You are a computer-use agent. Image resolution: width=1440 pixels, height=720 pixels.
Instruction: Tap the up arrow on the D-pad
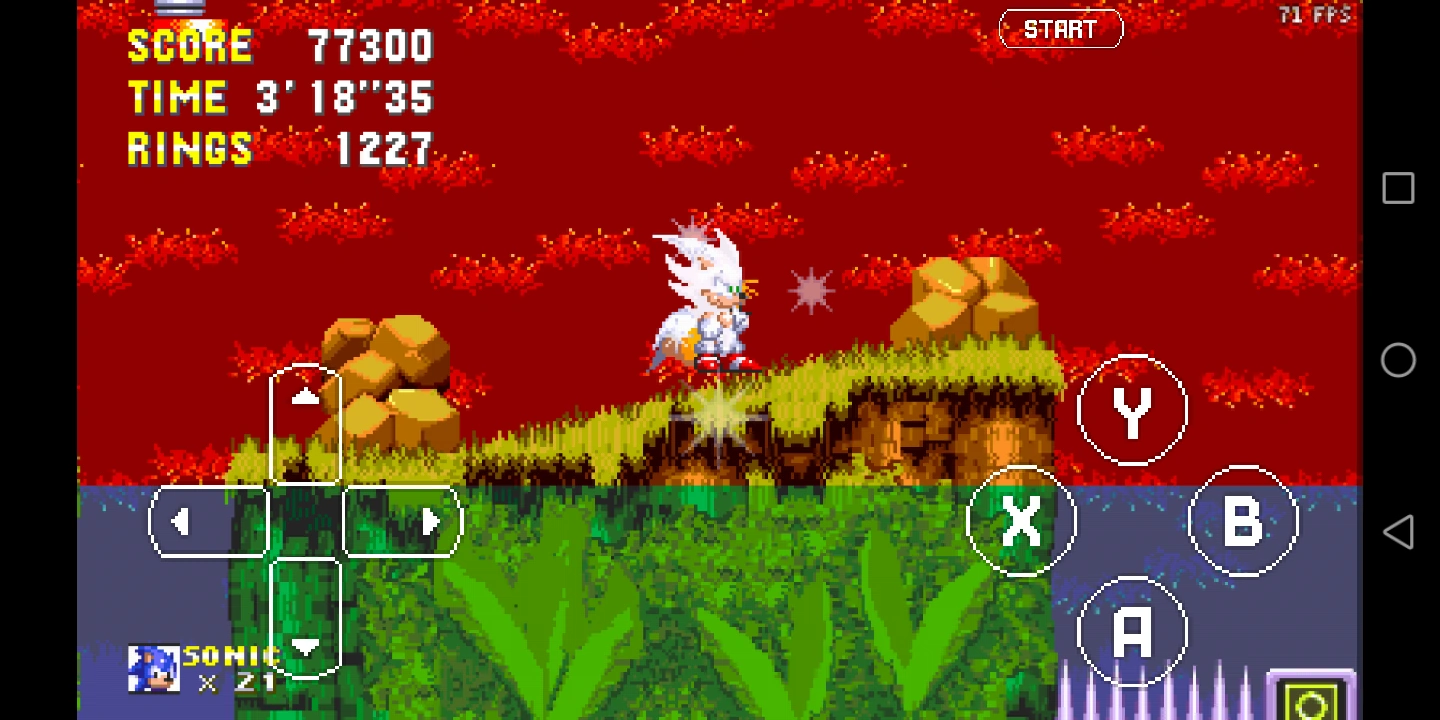coord(305,396)
